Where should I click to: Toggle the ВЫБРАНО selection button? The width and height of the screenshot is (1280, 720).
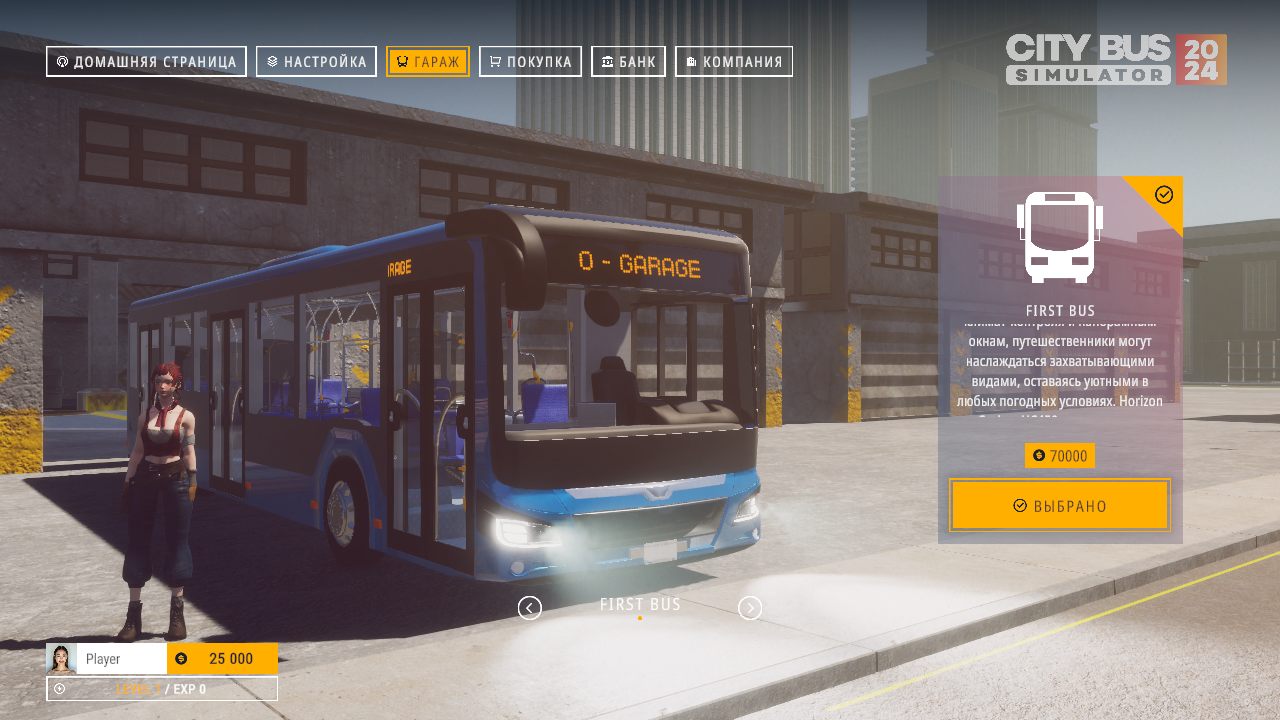tap(1060, 505)
